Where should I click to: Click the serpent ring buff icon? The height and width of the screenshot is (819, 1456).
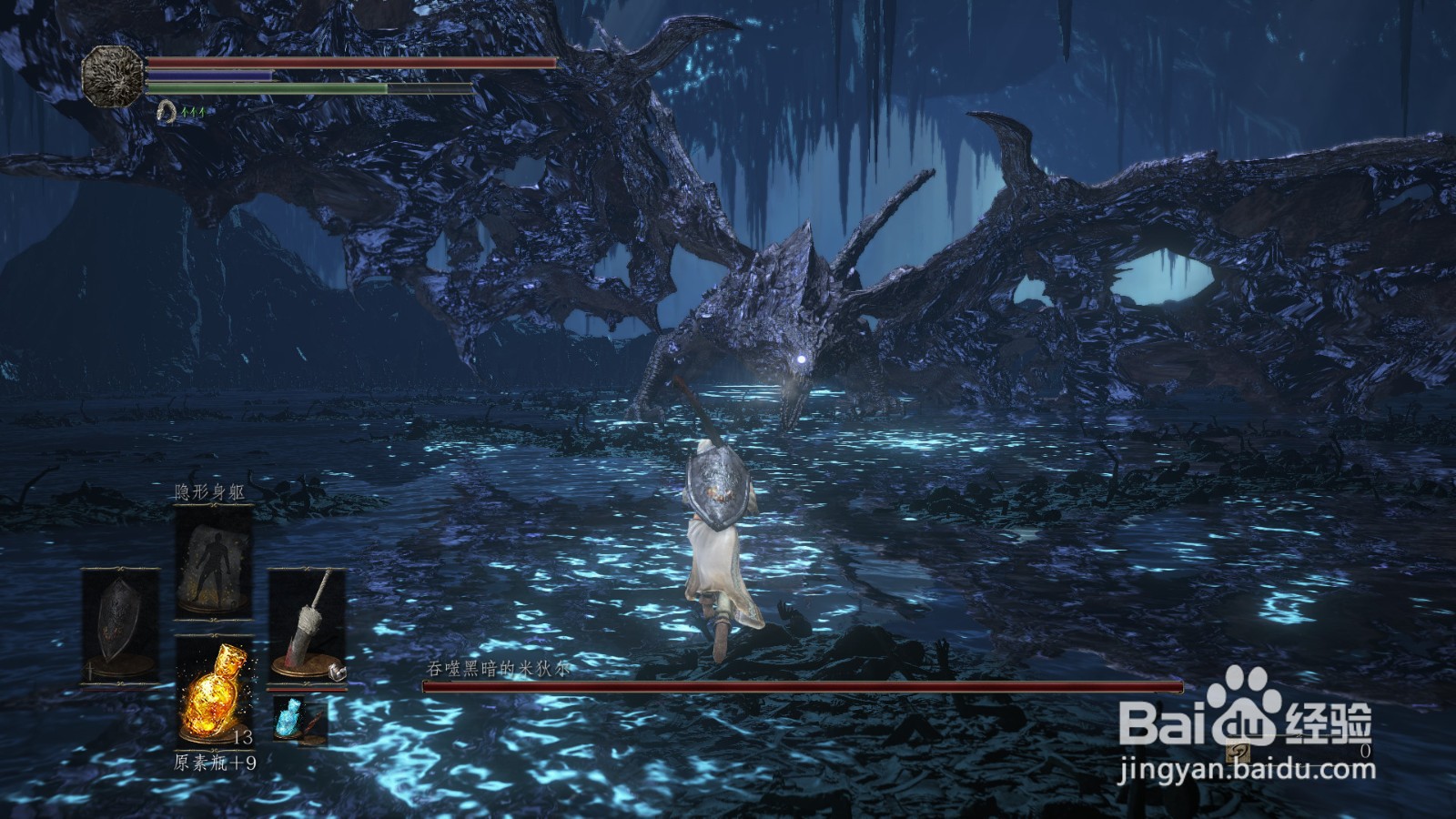pyautogui.click(x=167, y=111)
